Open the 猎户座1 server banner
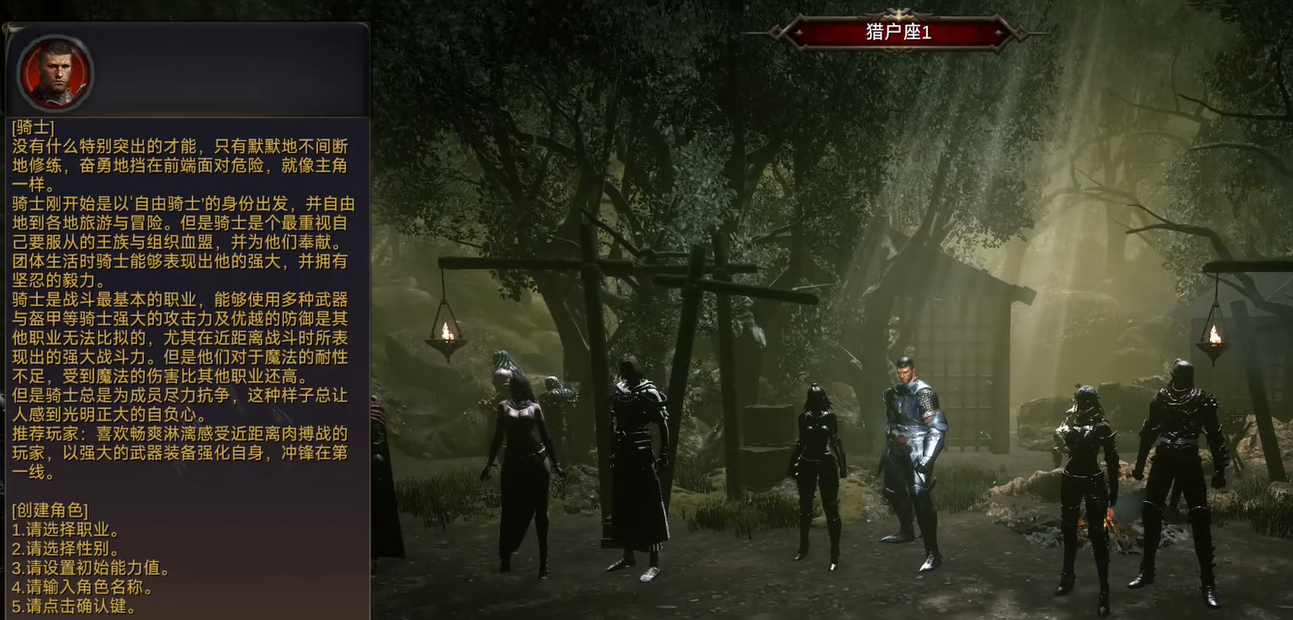Image resolution: width=1293 pixels, height=620 pixels. click(x=897, y=32)
